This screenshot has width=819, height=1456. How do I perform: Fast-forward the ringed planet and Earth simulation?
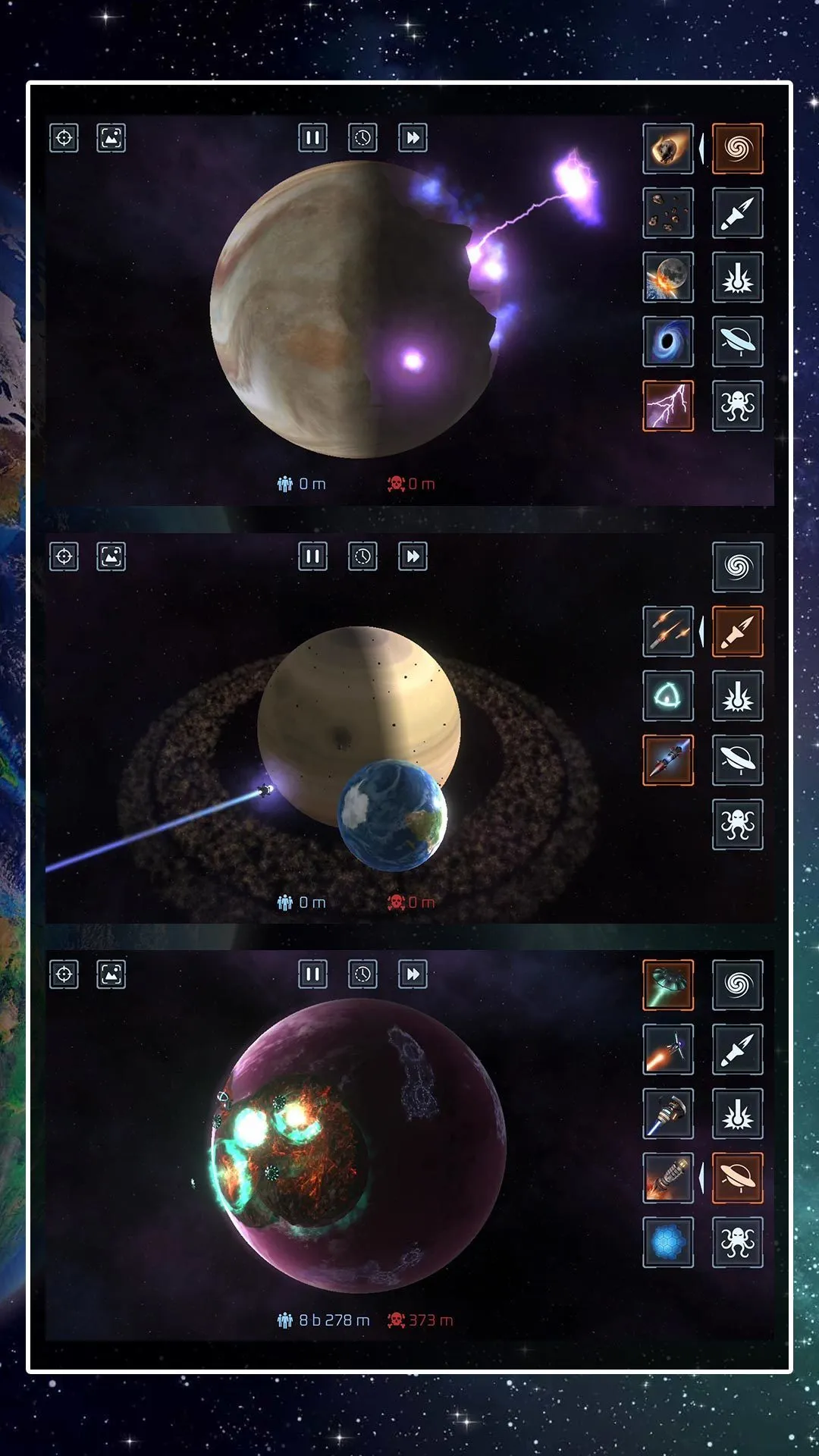(413, 557)
